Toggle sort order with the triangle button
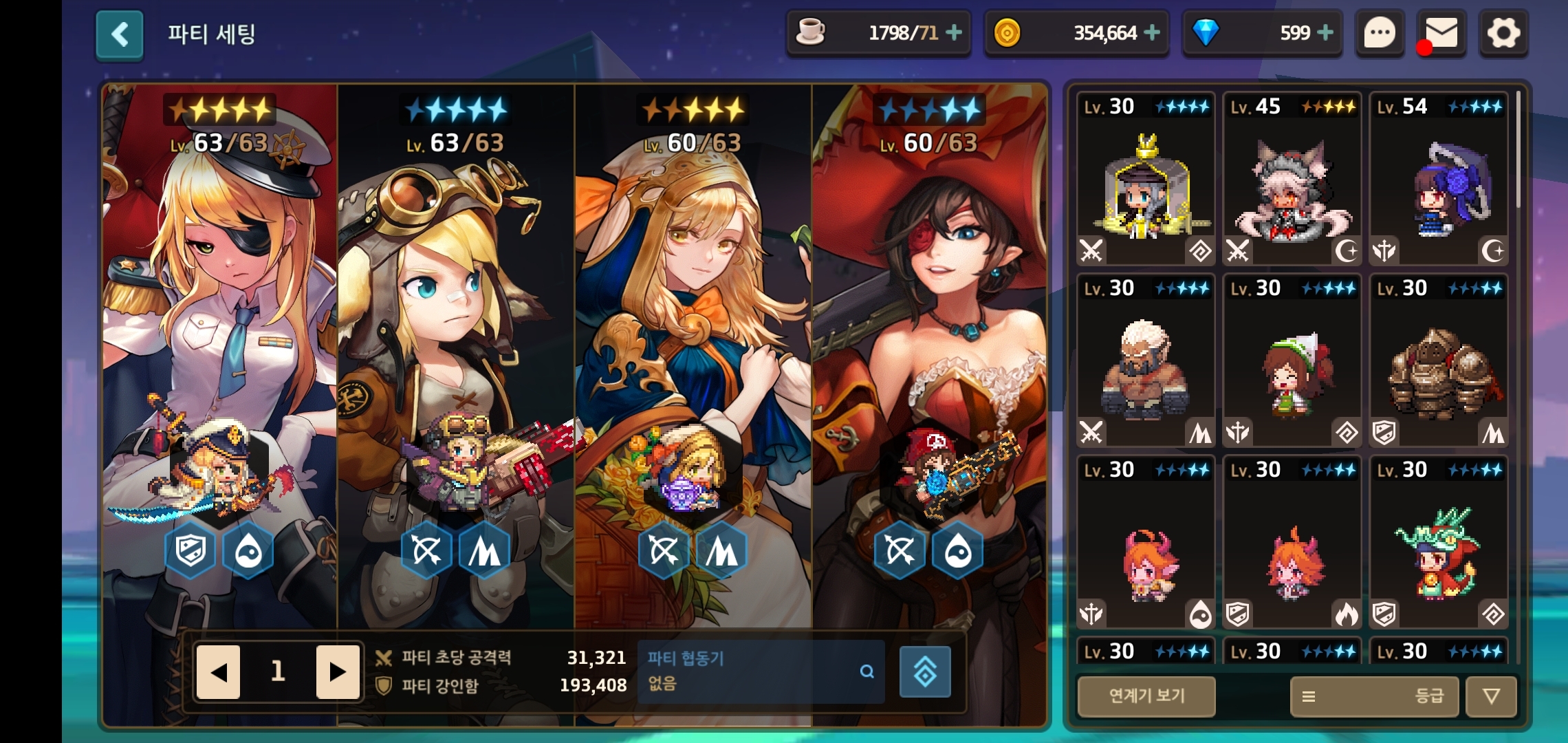The image size is (1568, 743). point(1491,696)
